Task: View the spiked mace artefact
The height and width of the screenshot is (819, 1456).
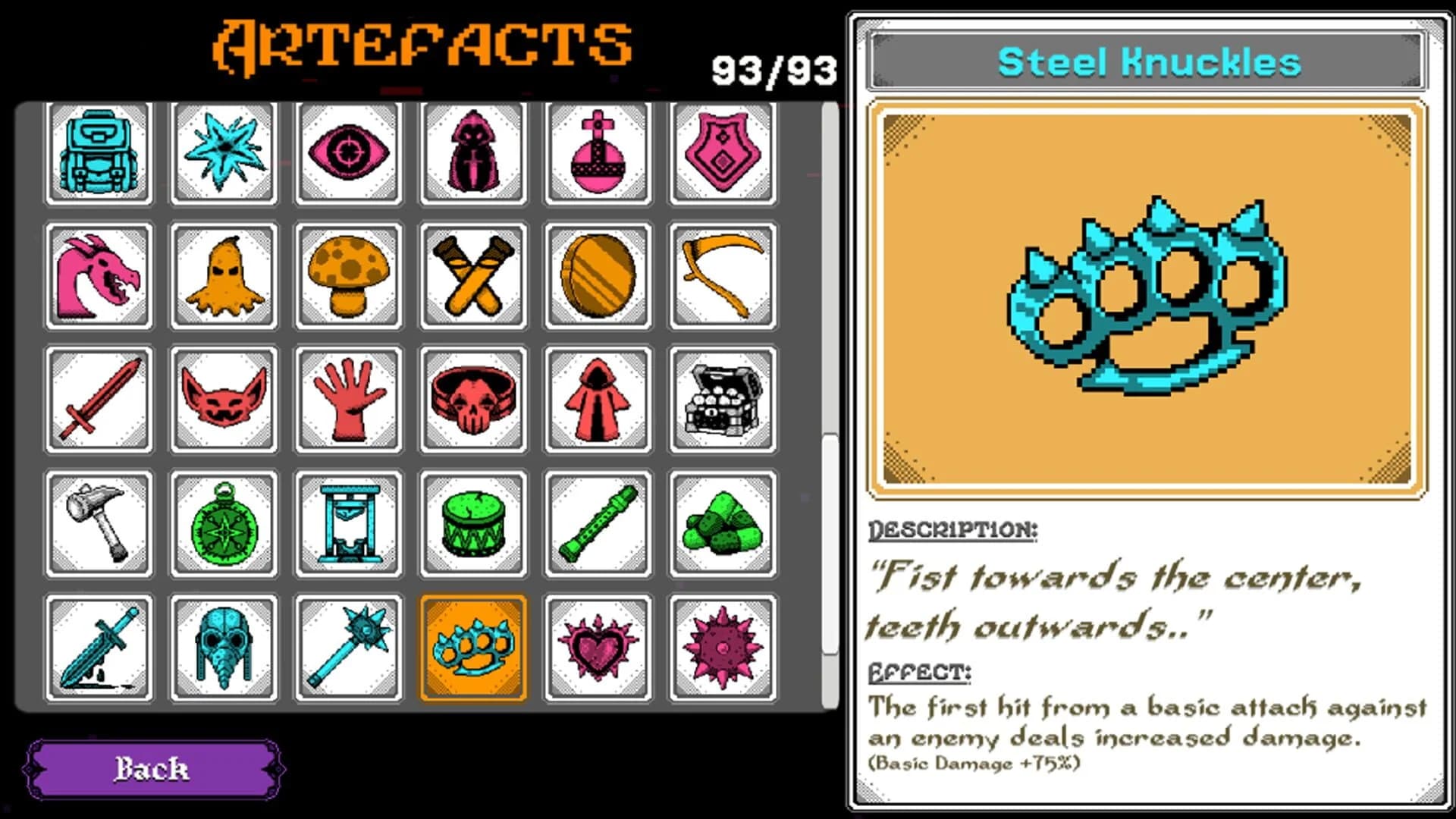Action: pos(349,651)
